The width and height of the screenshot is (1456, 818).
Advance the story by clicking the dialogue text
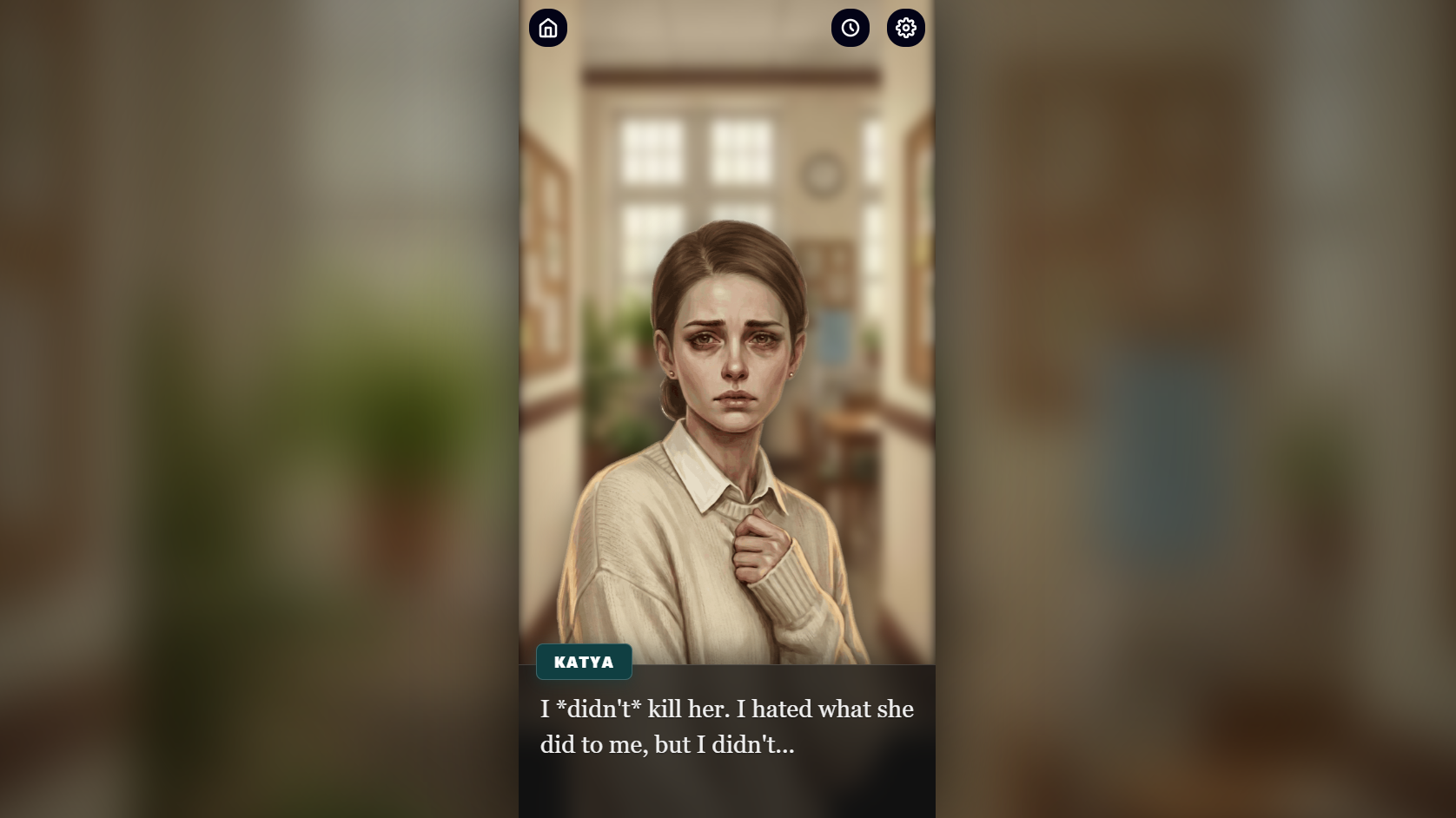click(726, 725)
